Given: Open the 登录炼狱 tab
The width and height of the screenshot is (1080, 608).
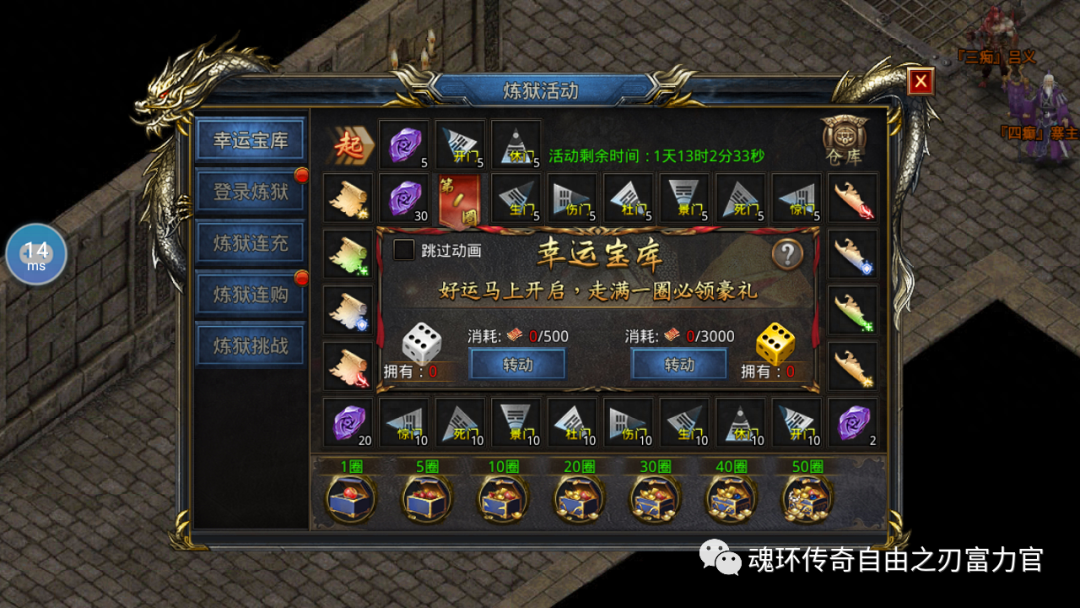Looking at the screenshot, I should 250,191.
